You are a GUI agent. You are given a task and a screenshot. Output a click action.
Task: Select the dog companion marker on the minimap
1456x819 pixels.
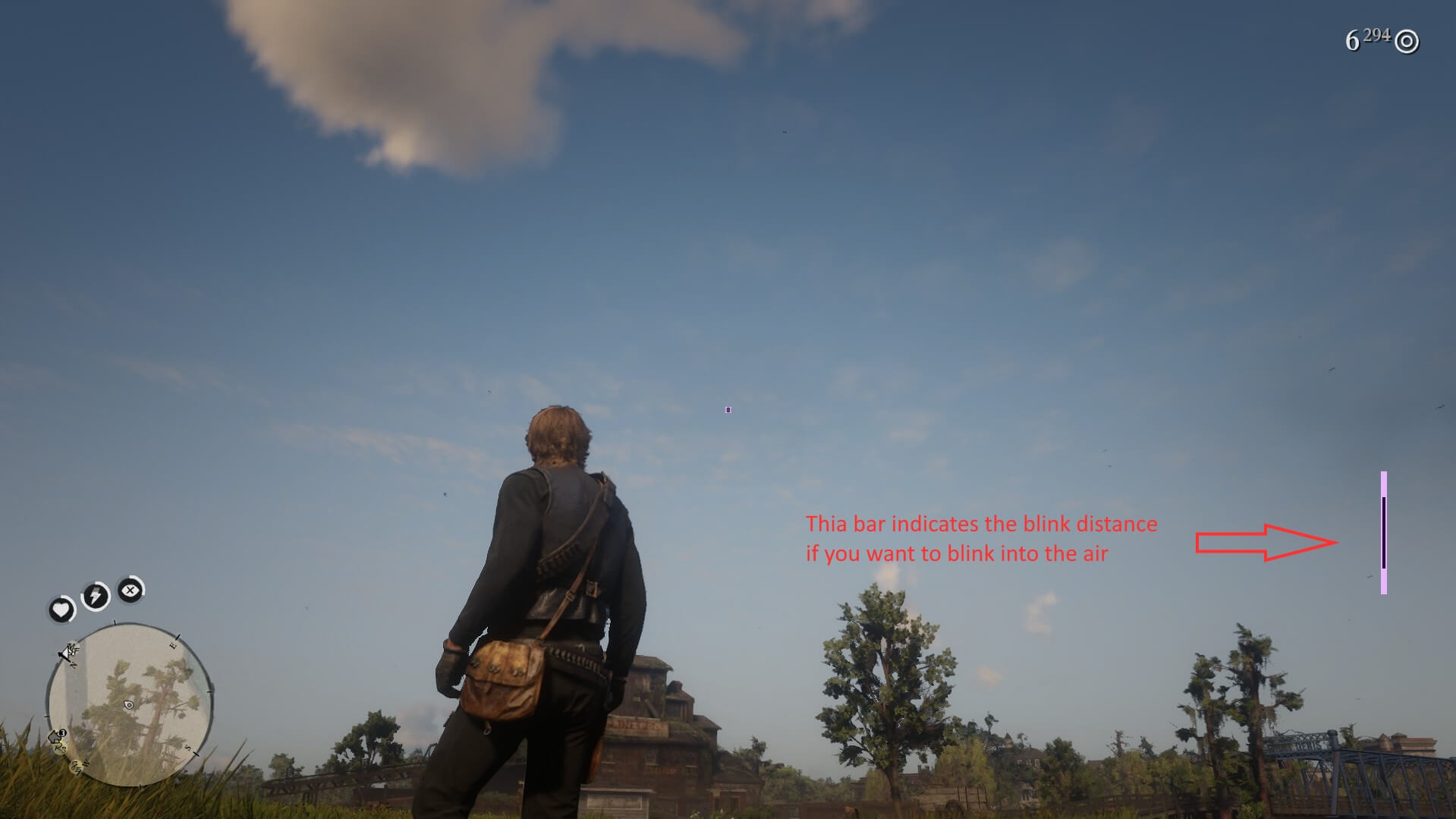point(56,736)
